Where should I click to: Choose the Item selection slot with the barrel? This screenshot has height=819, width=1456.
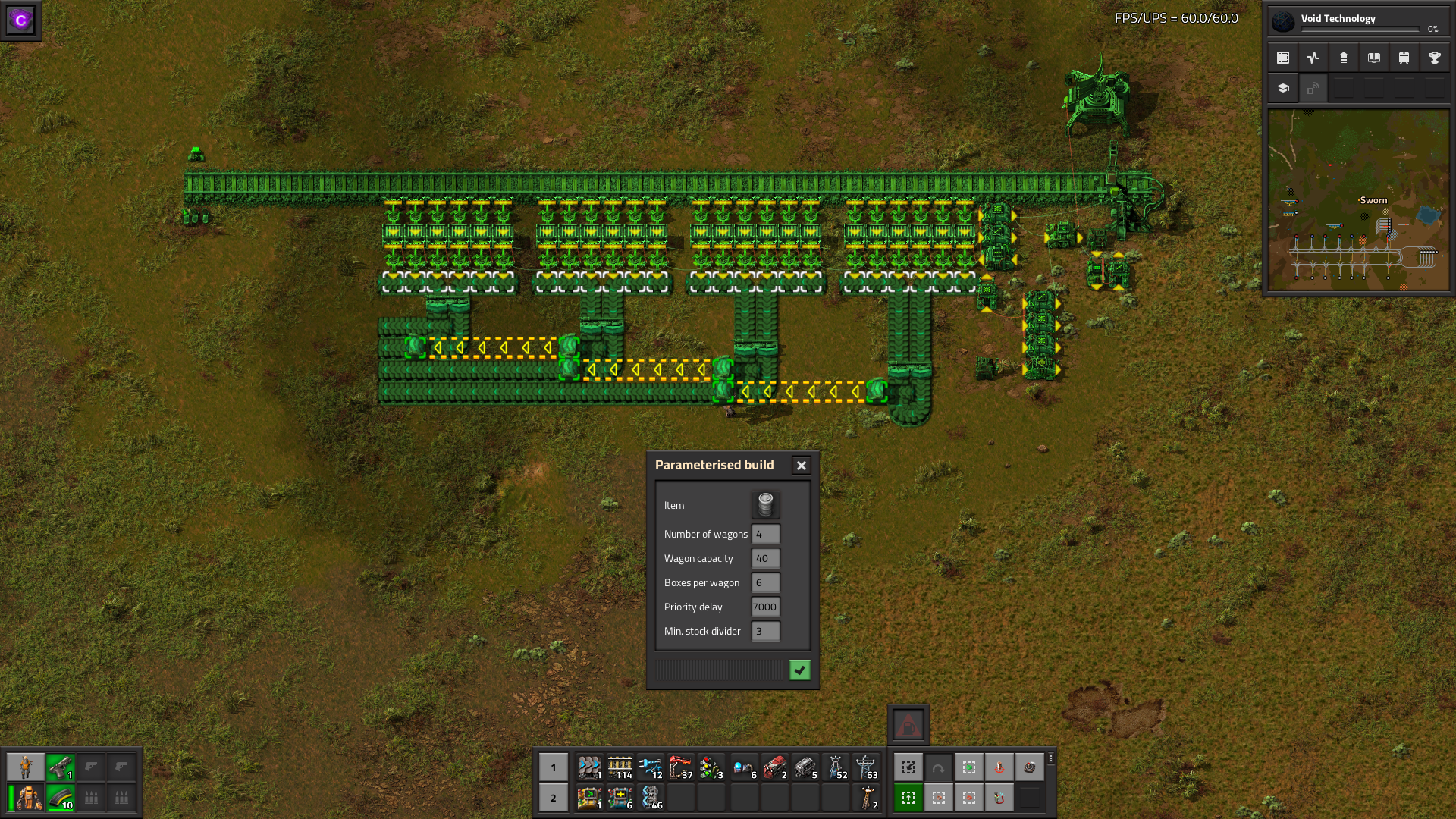[x=765, y=505]
